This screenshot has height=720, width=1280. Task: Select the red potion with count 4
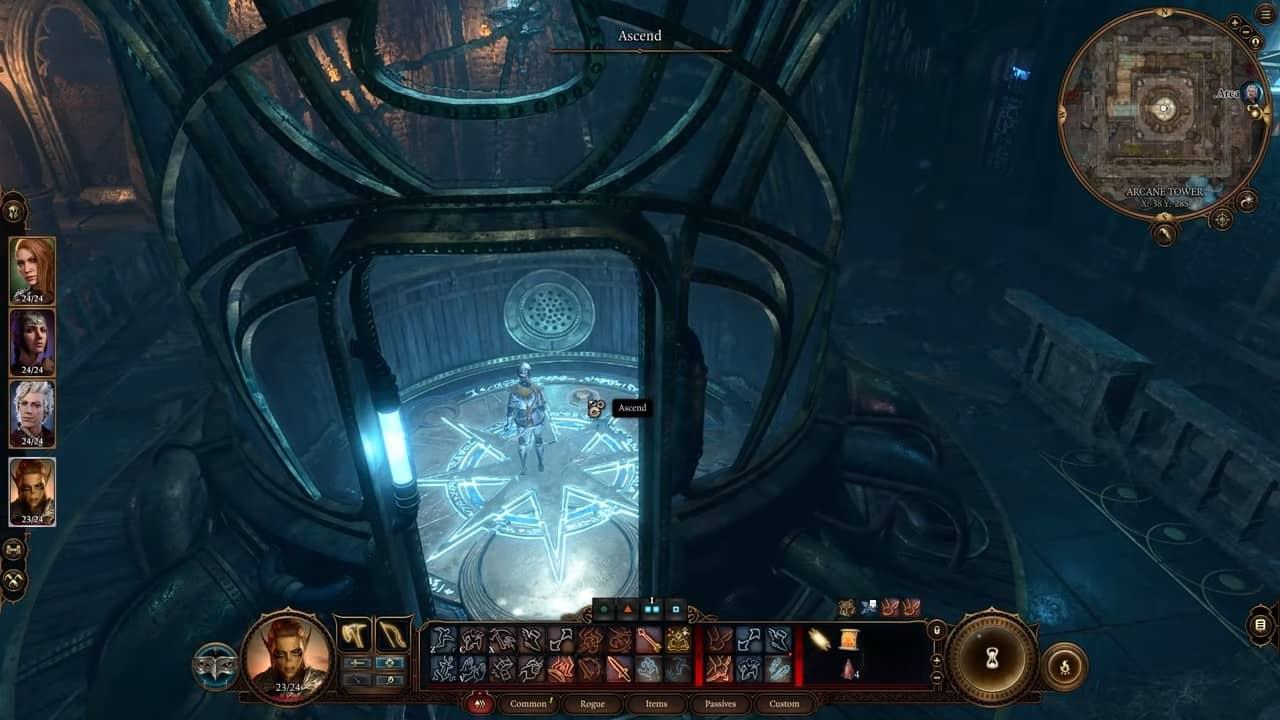coord(849,669)
